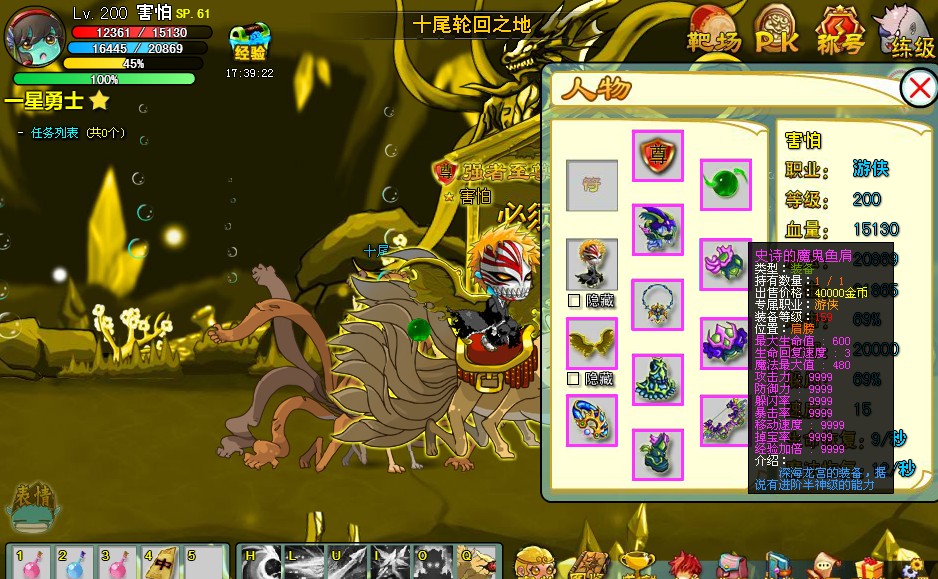The width and height of the screenshot is (938, 579).
Task: Select the red 尊 shield badge slot
Action: tap(658, 156)
